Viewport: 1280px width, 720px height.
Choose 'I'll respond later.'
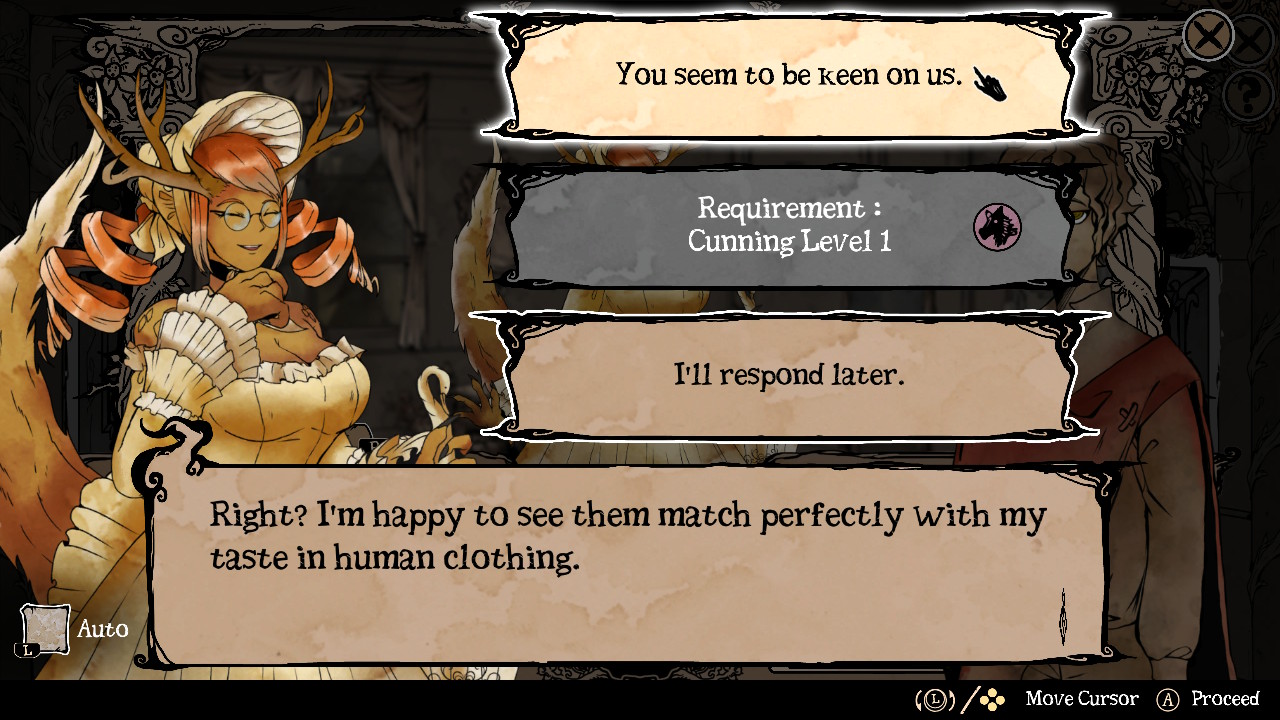tap(790, 375)
